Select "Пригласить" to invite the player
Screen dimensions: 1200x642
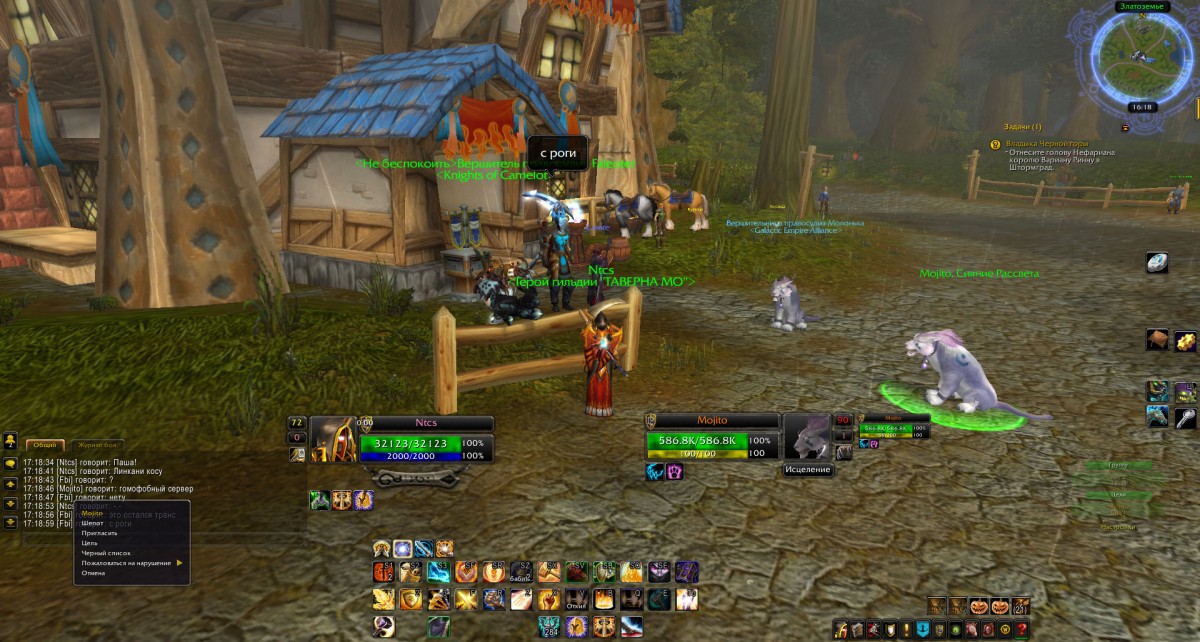click(99, 533)
